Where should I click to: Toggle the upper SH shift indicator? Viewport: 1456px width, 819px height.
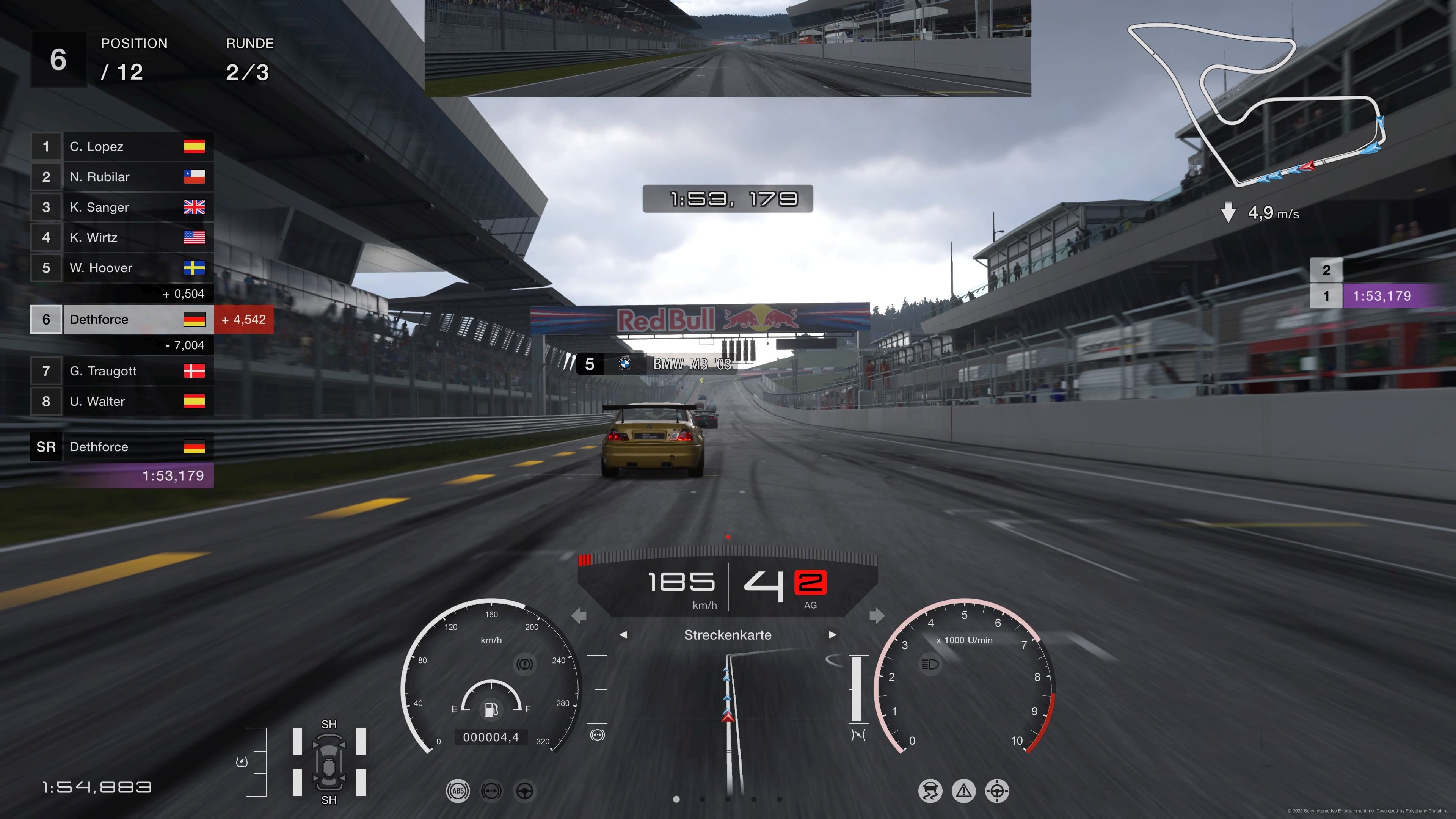[x=329, y=723]
